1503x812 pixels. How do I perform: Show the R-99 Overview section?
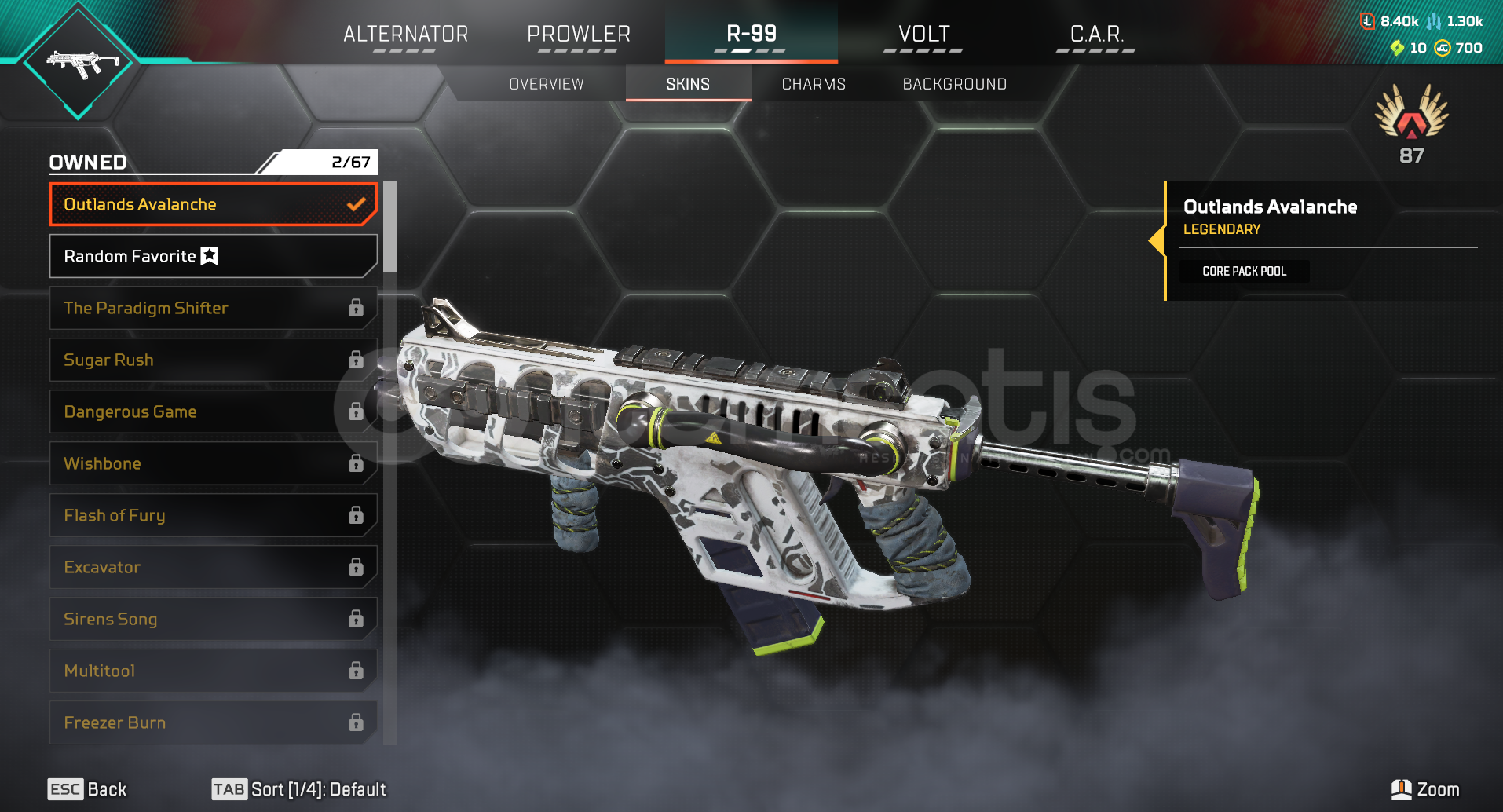click(547, 84)
